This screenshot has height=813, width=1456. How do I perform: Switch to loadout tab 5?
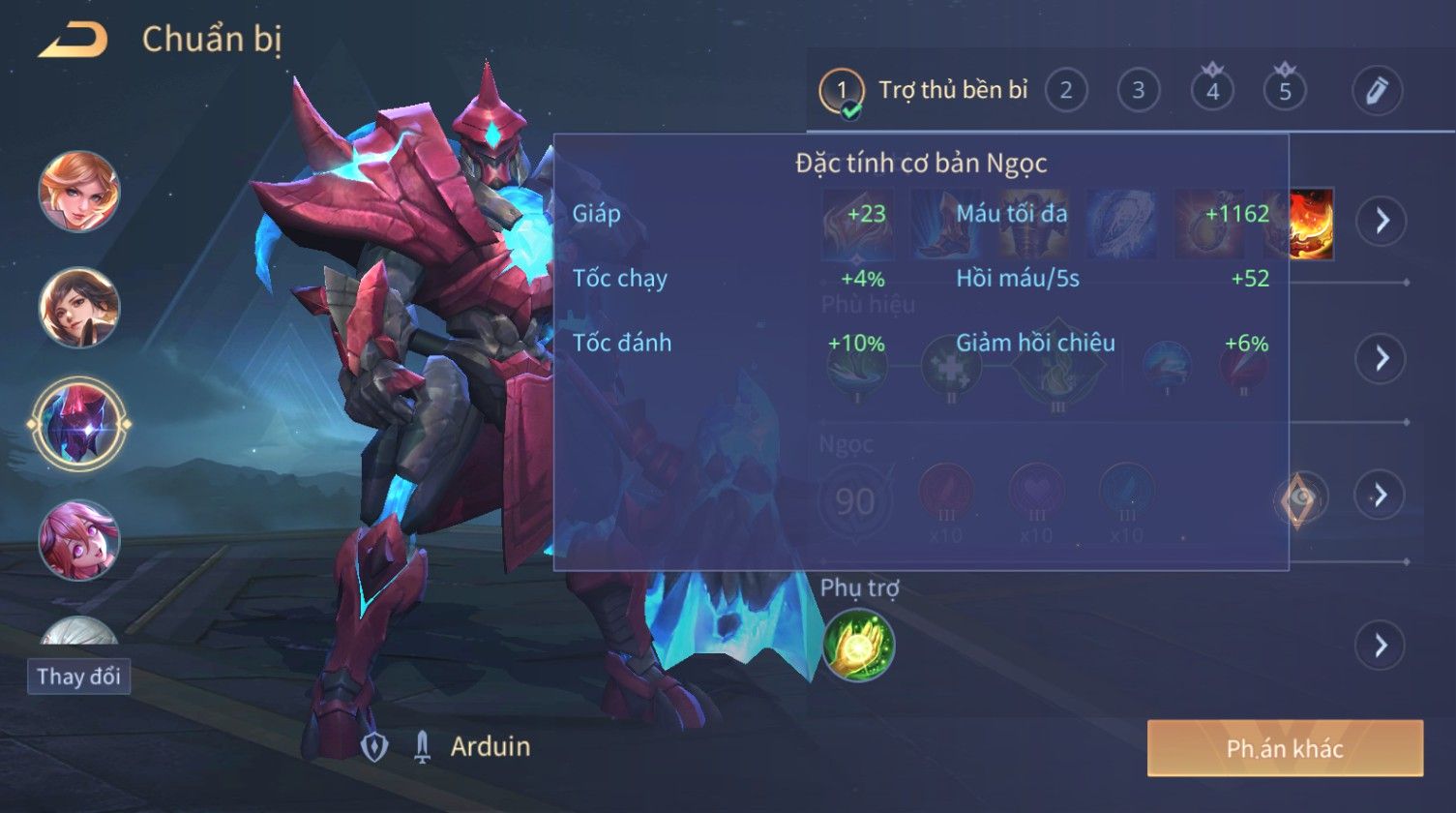[1285, 91]
